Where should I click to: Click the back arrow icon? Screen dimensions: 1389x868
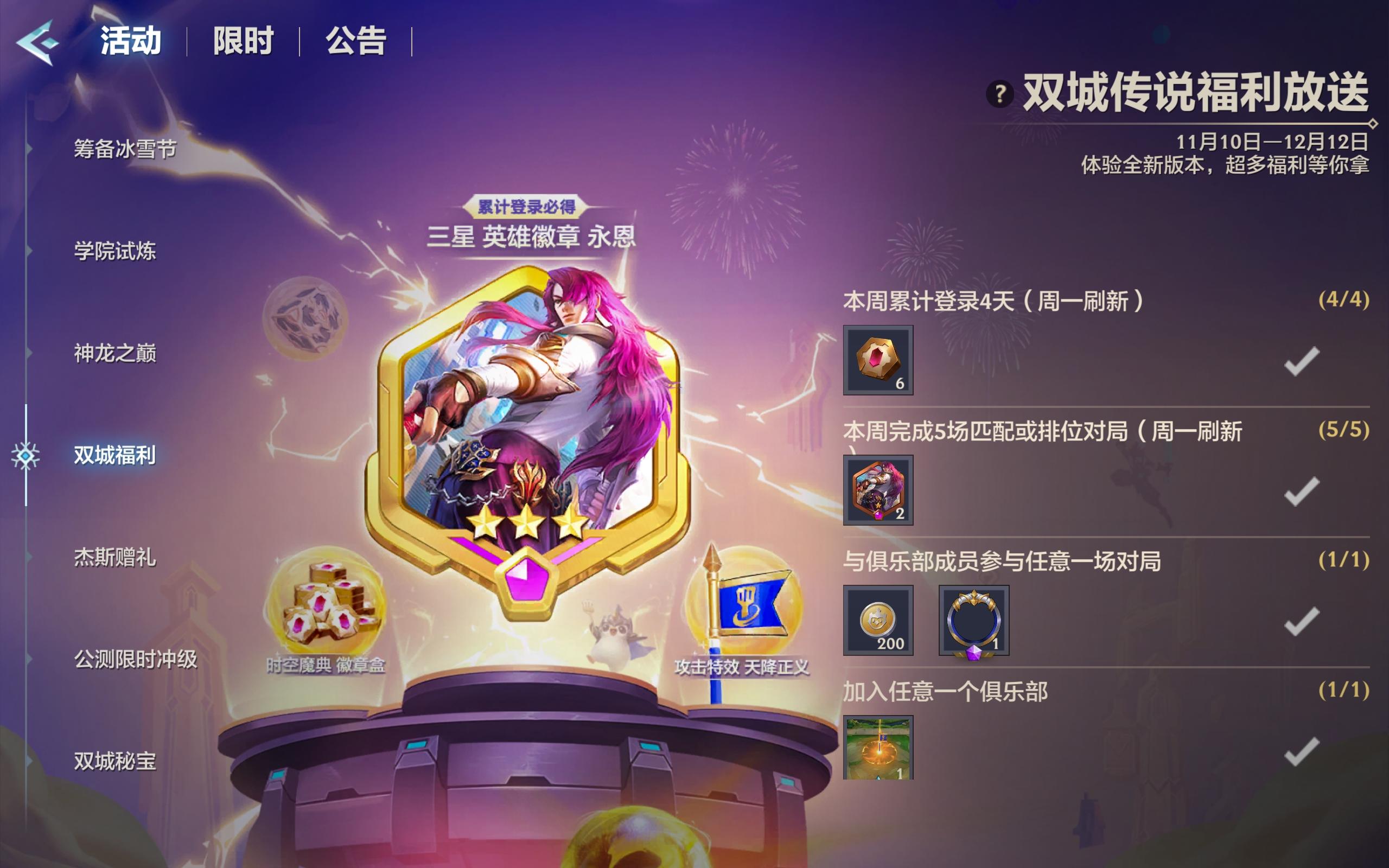pos(38,41)
